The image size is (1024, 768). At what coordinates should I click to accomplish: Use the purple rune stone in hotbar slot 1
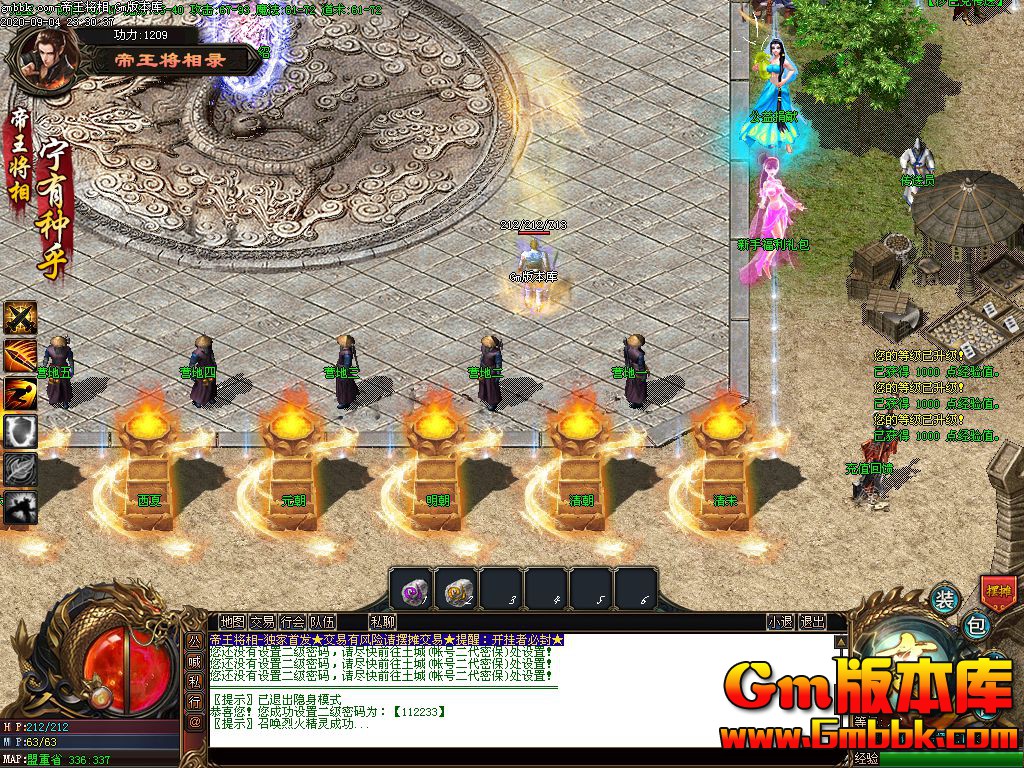410,589
